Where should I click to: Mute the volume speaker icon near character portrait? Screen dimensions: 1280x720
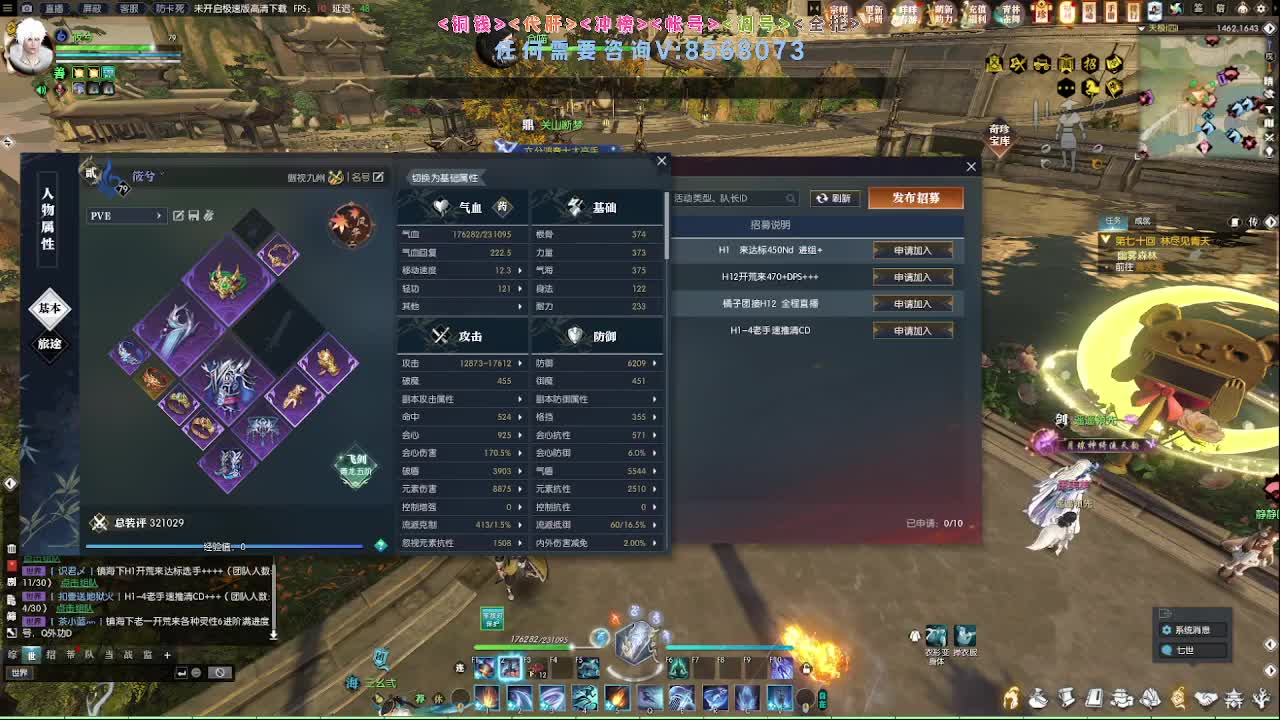coord(41,89)
